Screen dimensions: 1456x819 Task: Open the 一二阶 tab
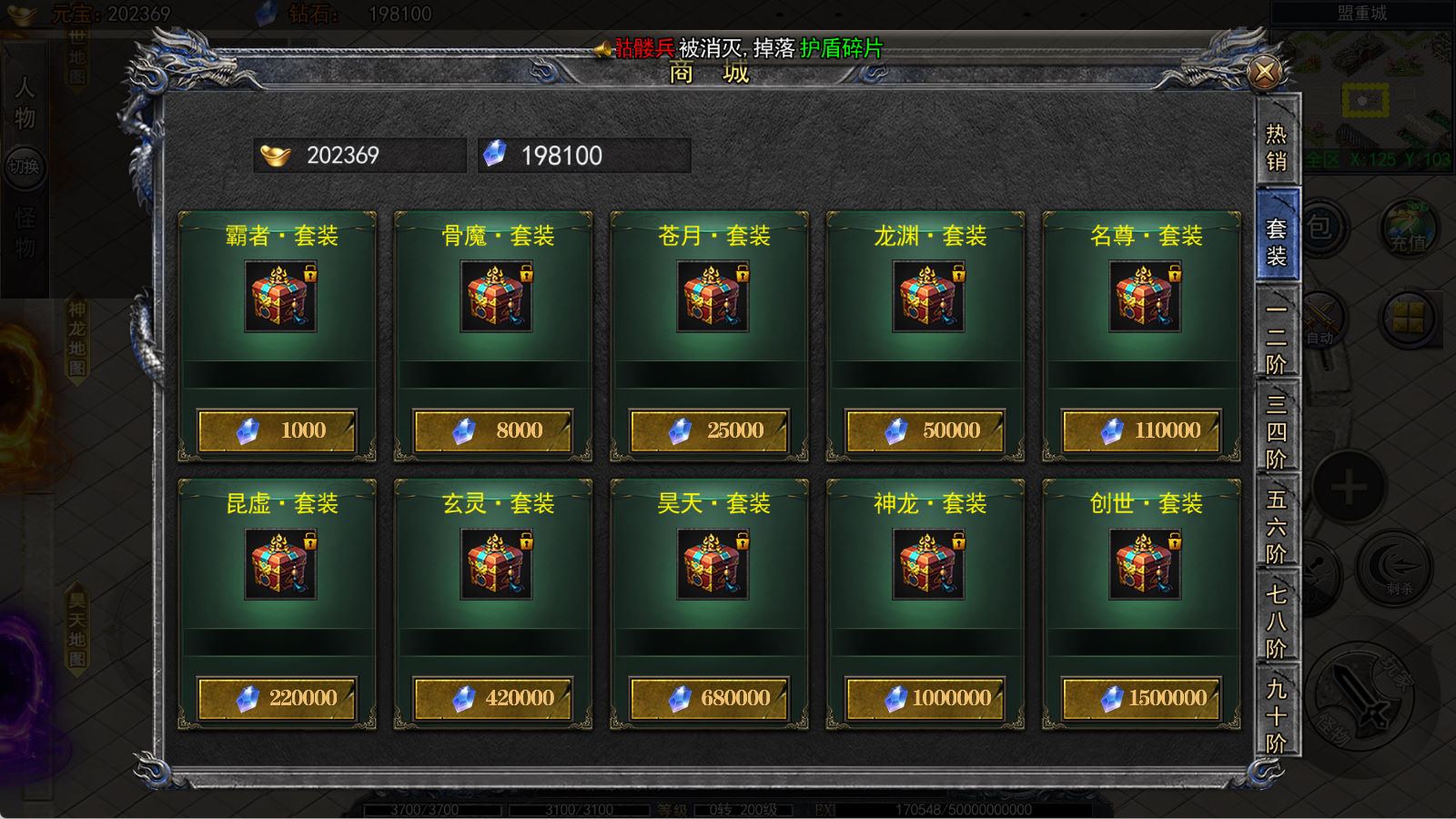1277,338
